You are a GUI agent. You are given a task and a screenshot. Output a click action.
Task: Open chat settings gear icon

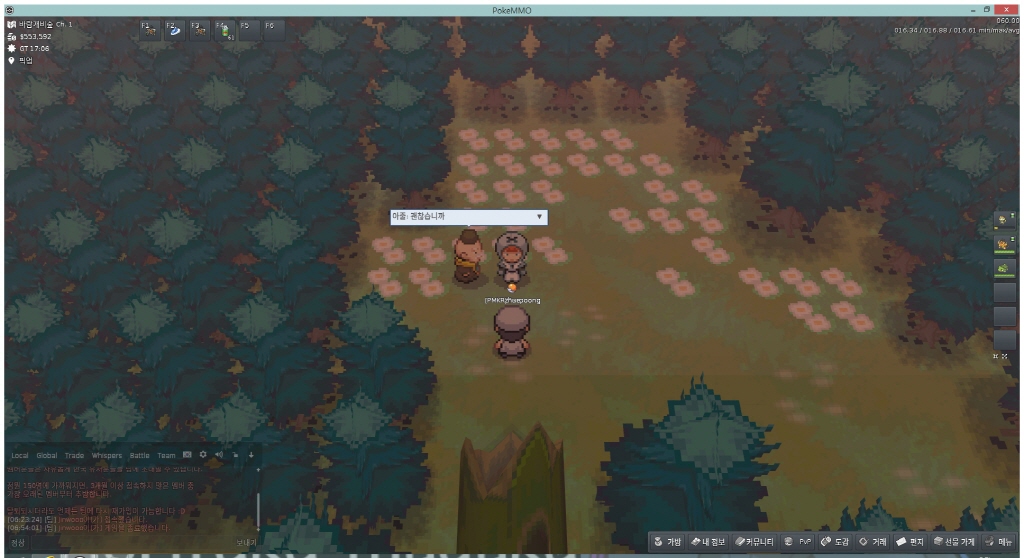[x=203, y=455]
